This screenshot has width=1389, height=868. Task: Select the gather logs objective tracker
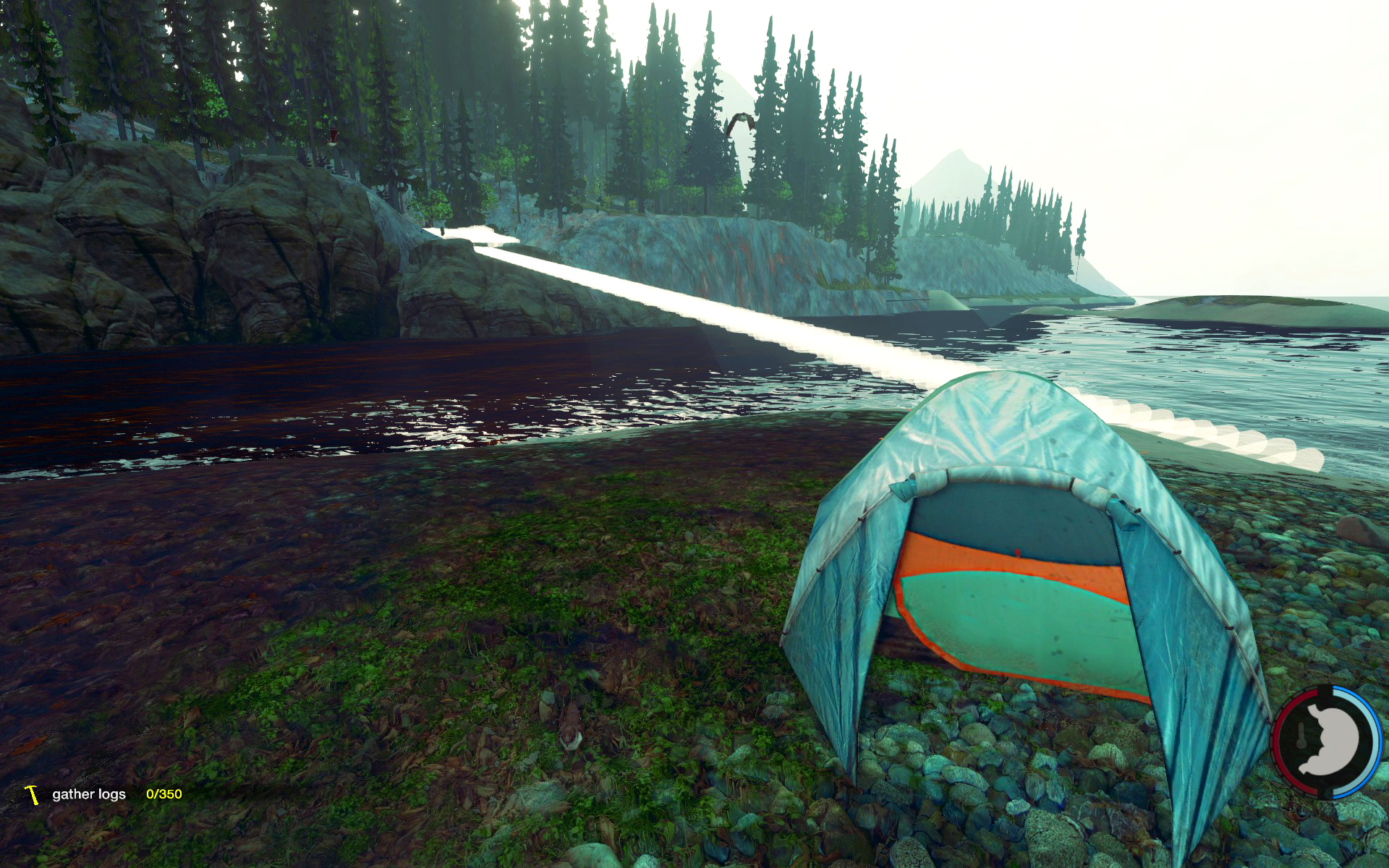(x=89, y=794)
